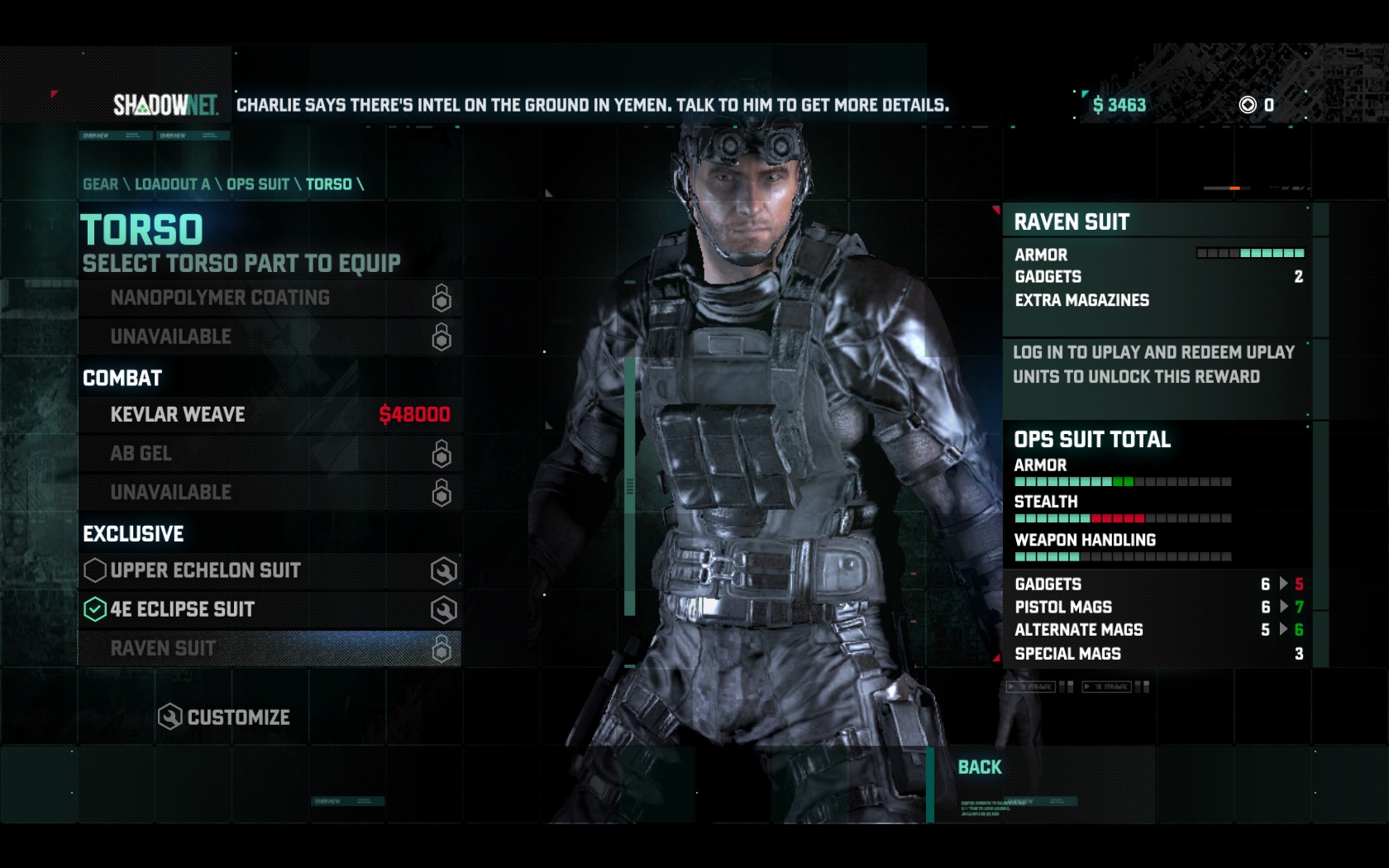
Task: Click the ShadowNet logo
Action: (x=165, y=105)
